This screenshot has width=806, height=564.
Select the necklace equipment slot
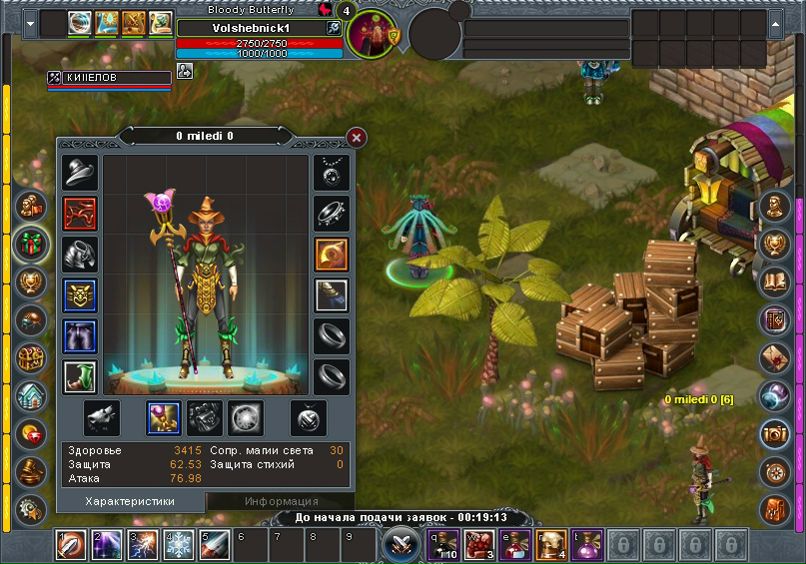[331, 172]
